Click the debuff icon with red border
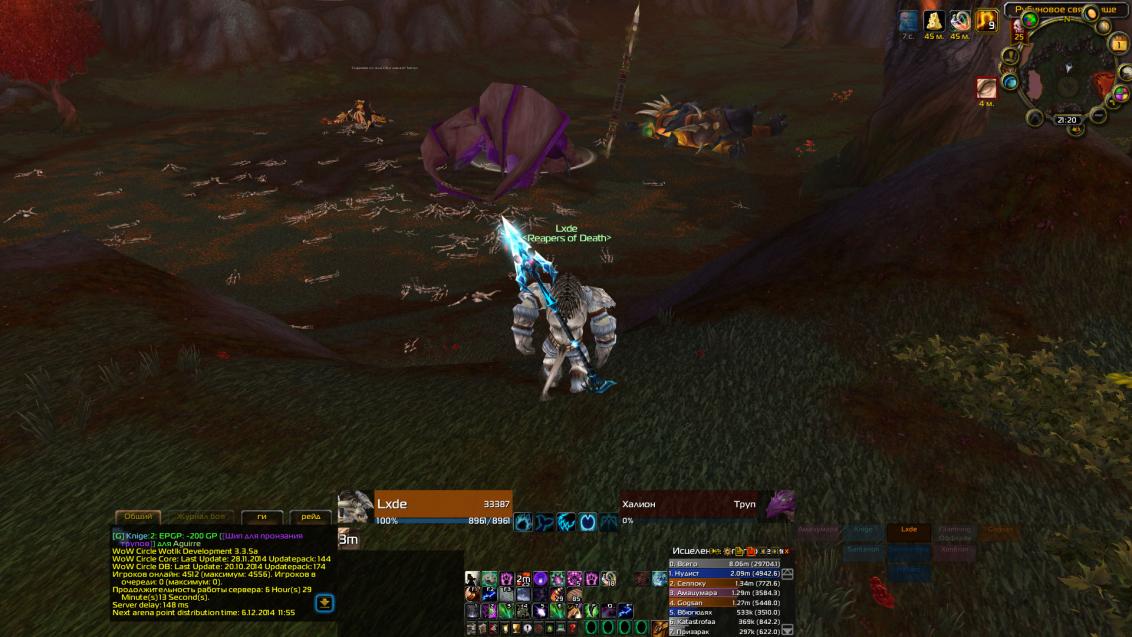 click(x=987, y=88)
